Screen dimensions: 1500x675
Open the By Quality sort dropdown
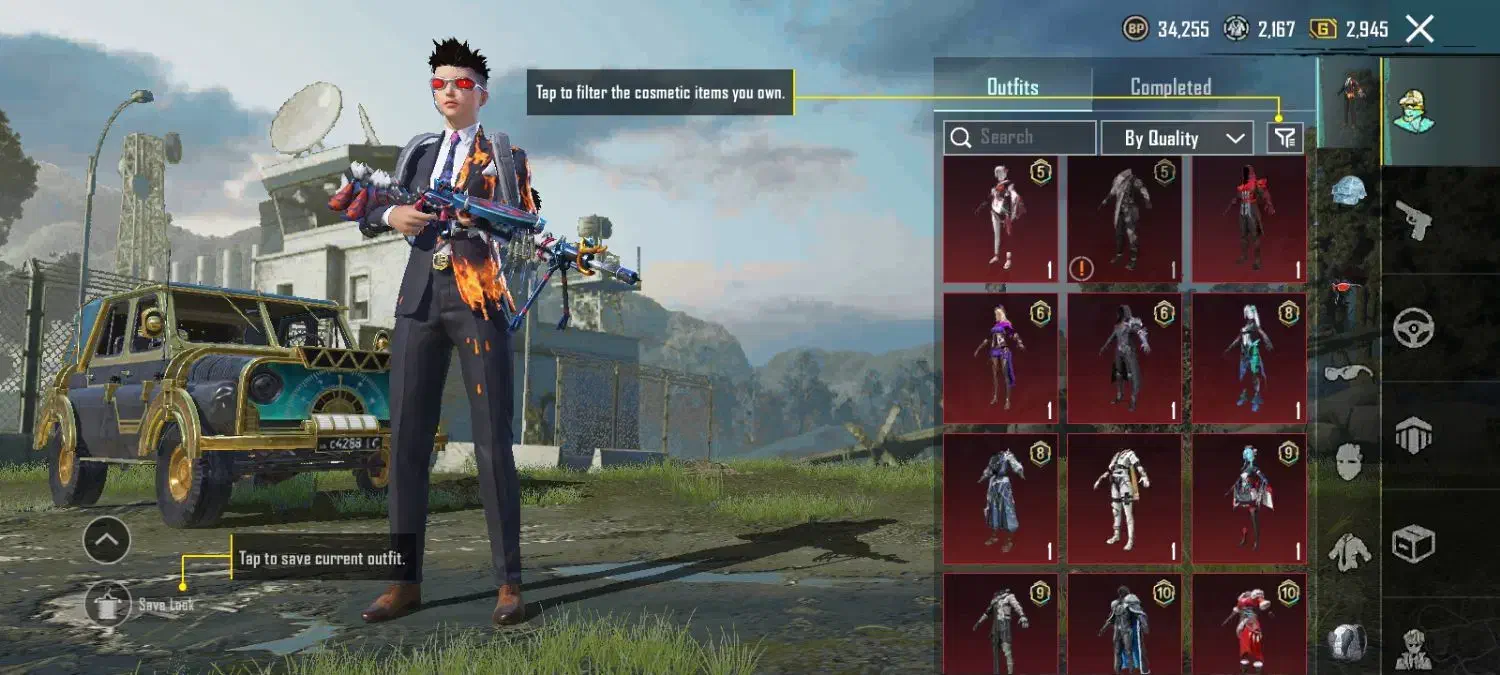click(1177, 138)
